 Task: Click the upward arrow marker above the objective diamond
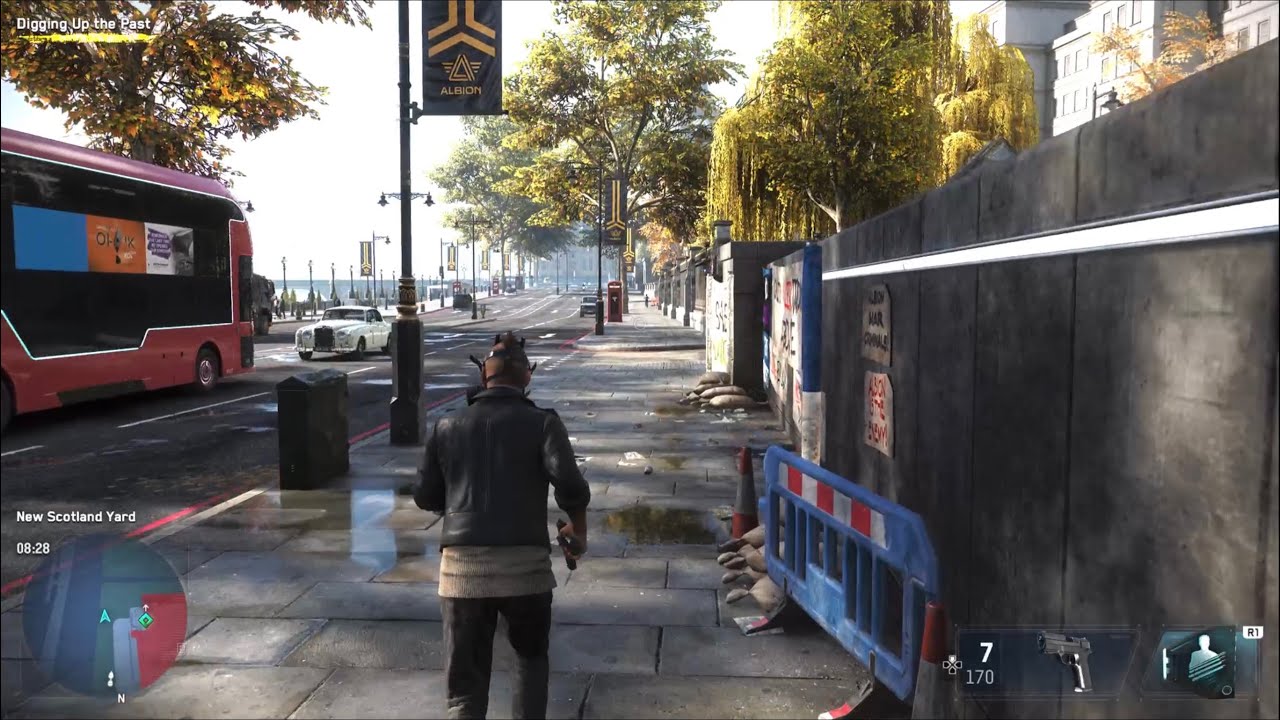146,606
